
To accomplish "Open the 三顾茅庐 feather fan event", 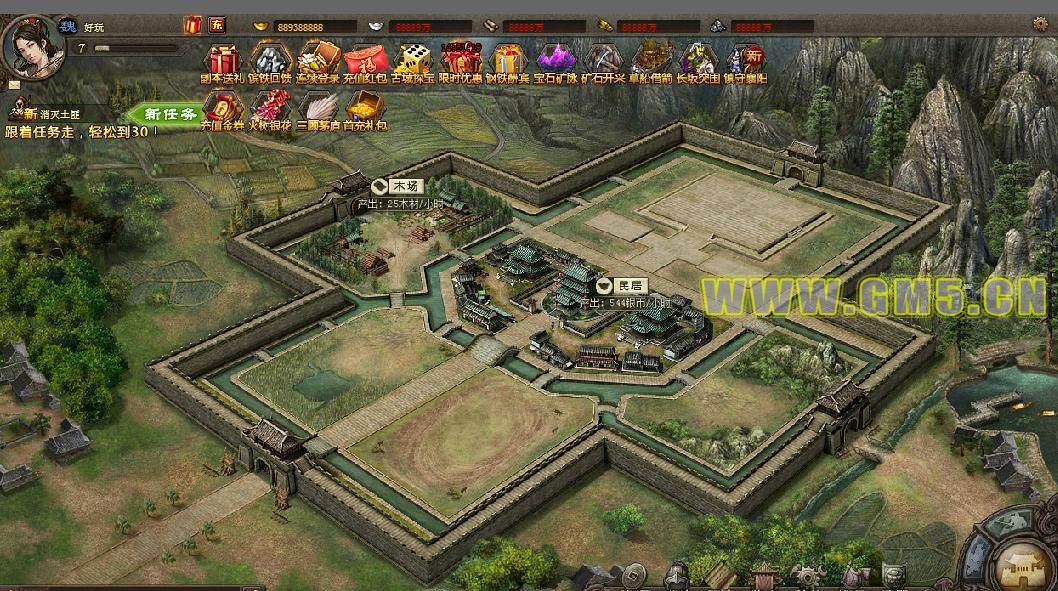I will click(x=318, y=110).
